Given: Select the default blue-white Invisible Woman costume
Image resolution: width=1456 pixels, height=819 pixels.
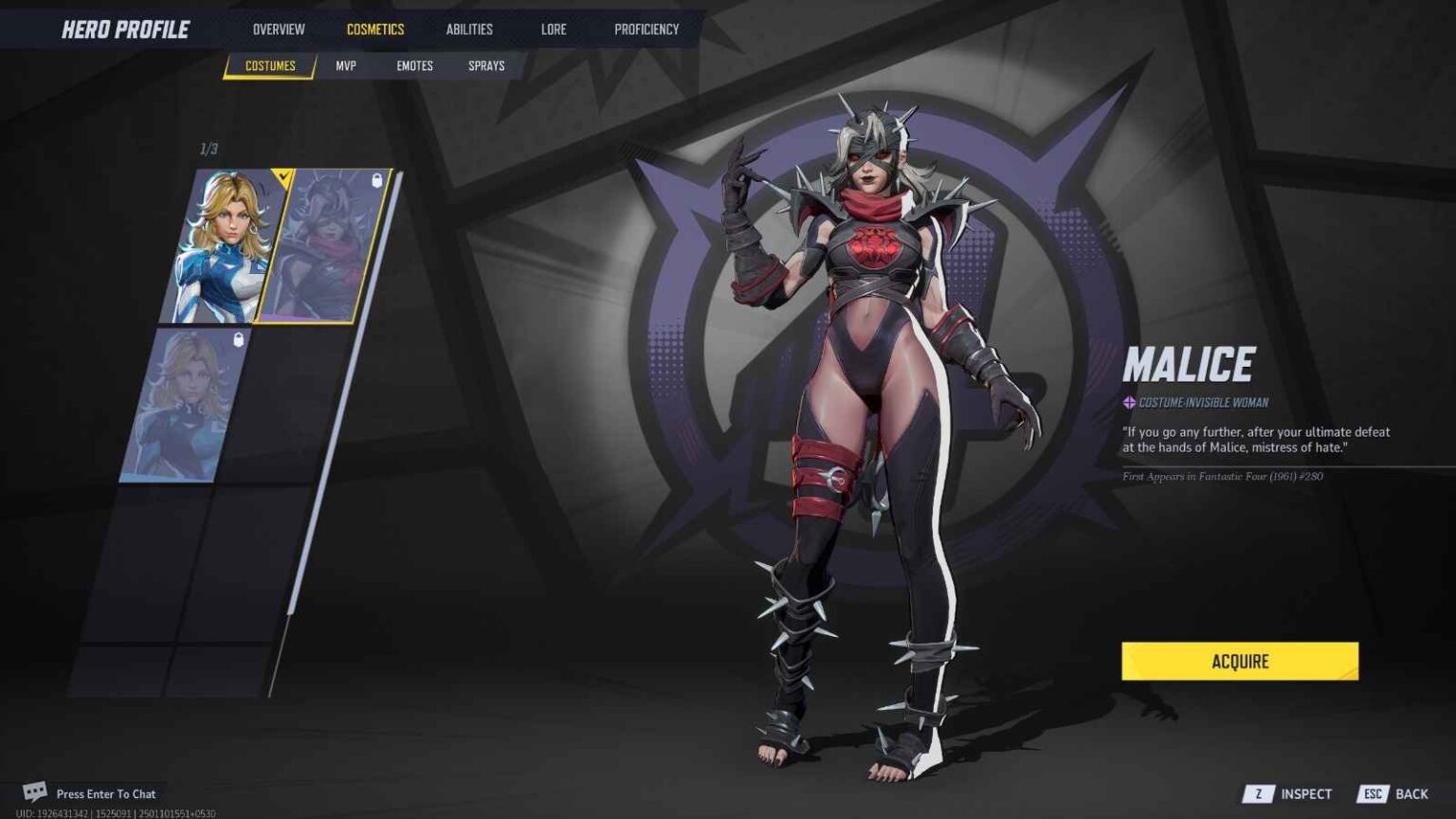Looking at the screenshot, I should tap(223, 246).
